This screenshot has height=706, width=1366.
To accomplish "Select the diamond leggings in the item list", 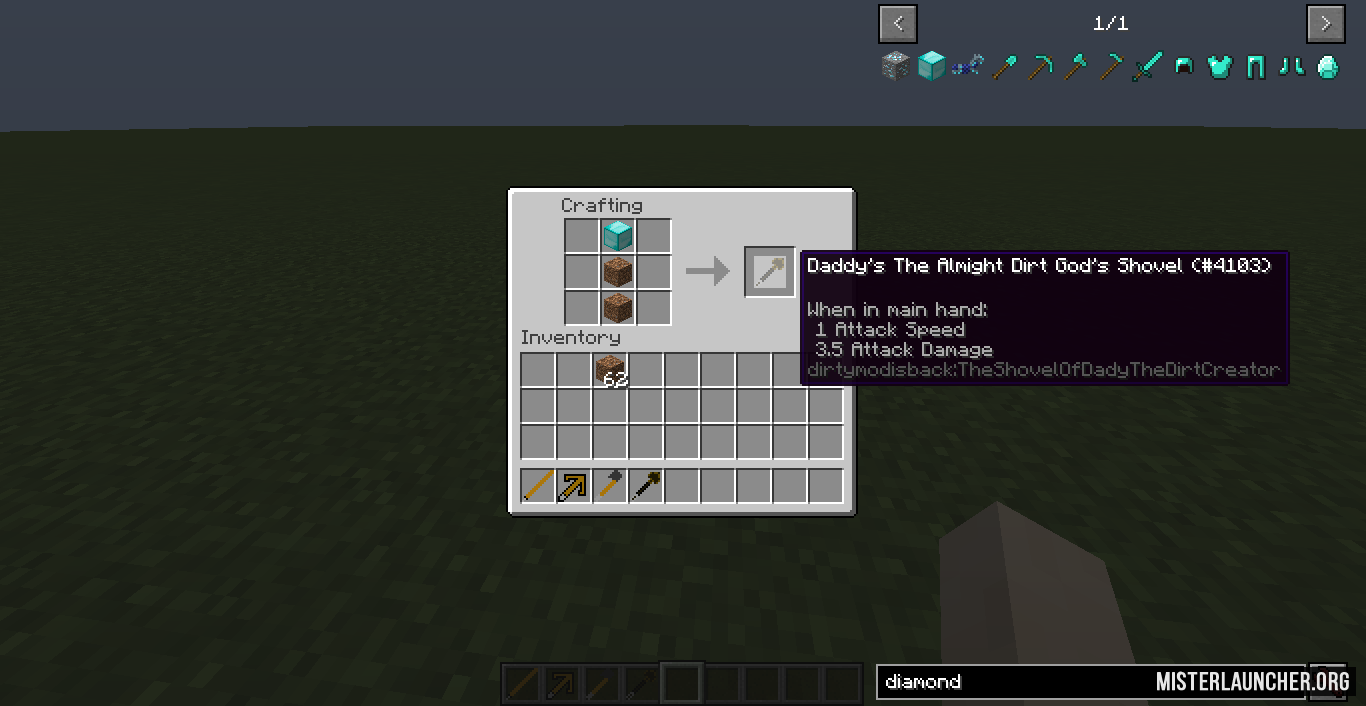I will (x=1255, y=67).
